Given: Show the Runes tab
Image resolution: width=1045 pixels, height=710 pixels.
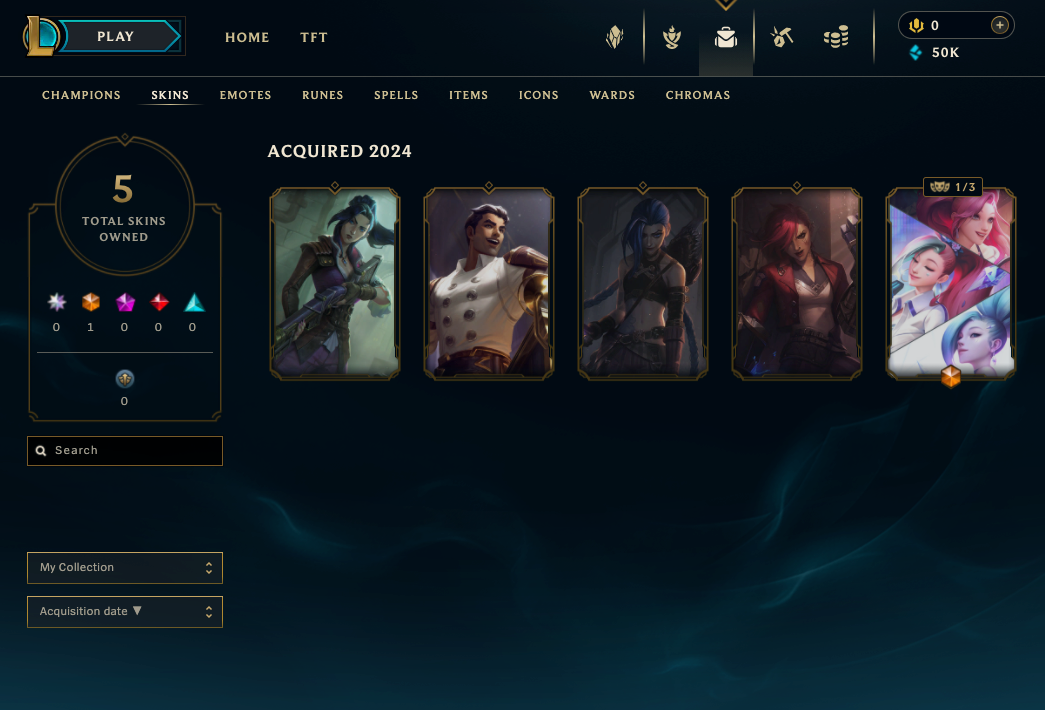Looking at the screenshot, I should point(323,95).
